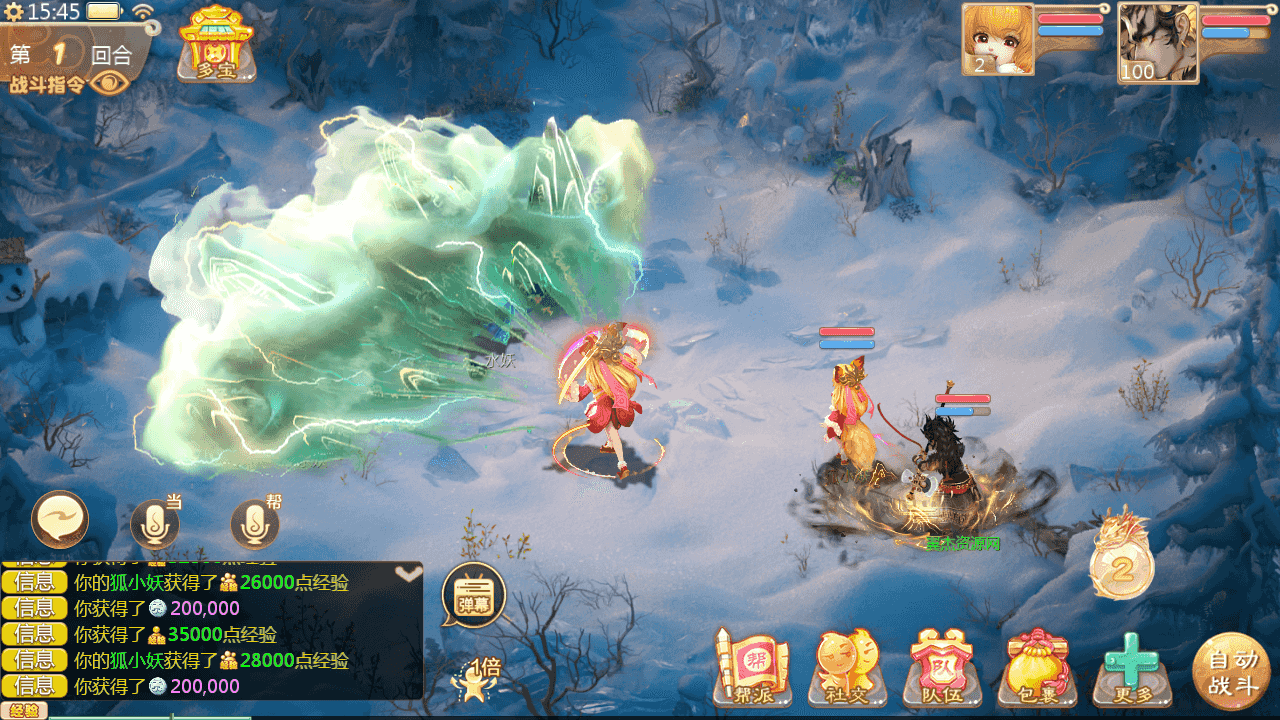Open the 社交 social menu
The width and height of the screenshot is (1280, 720).
pyautogui.click(x=846, y=667)
